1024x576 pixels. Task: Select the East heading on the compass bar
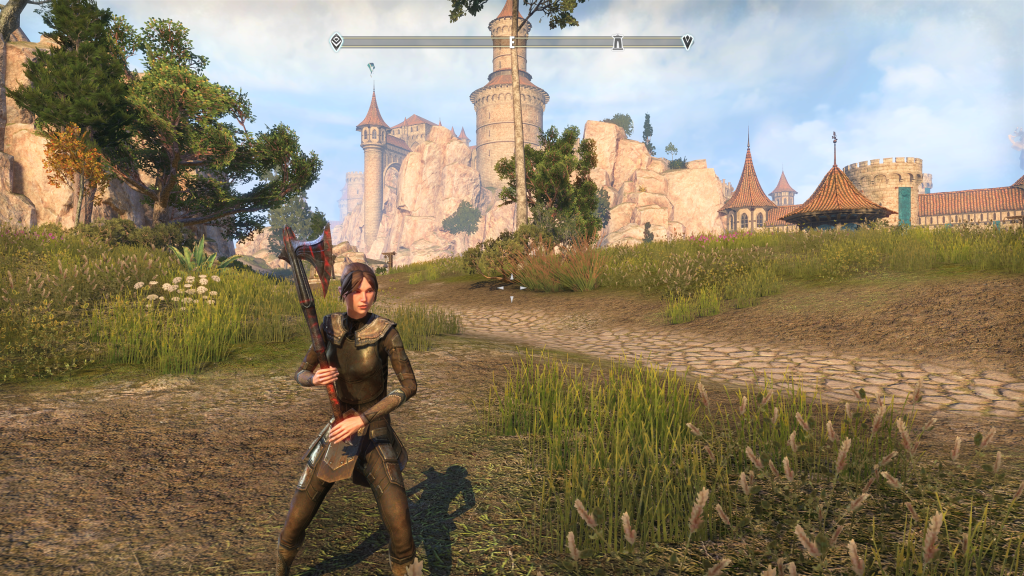tap(512, 42)
